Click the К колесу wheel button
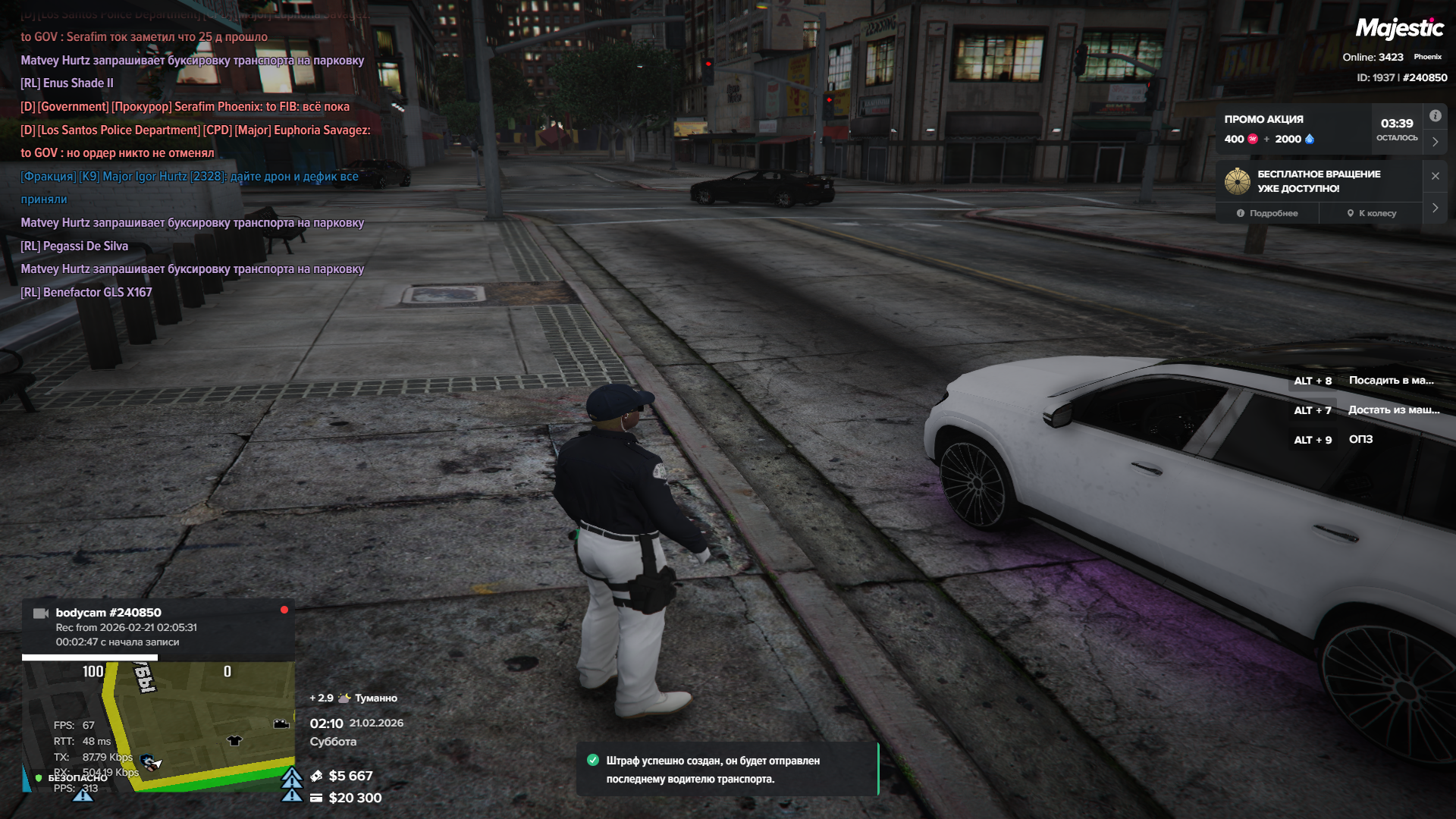1456x819 pixels. pos(1371,213)
